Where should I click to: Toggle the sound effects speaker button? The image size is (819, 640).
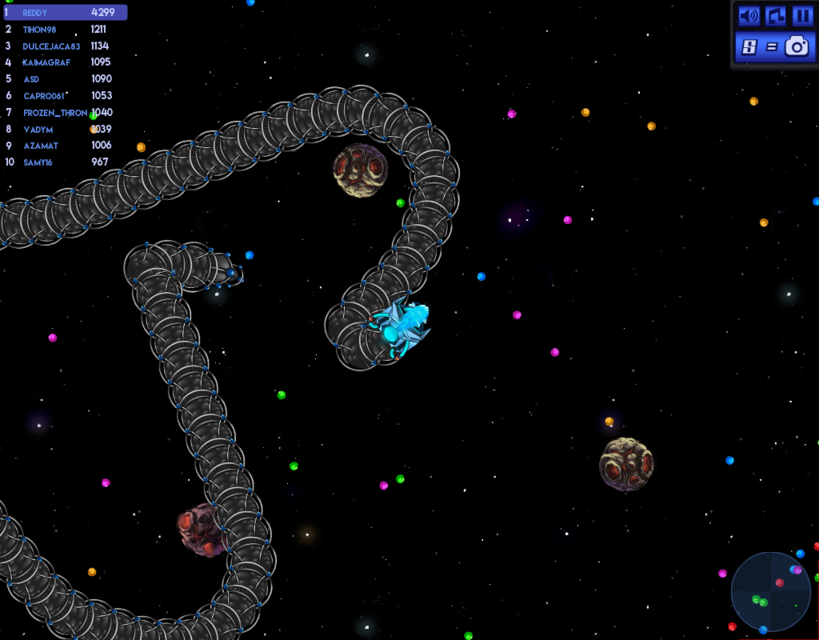click(x=748, y=16)
